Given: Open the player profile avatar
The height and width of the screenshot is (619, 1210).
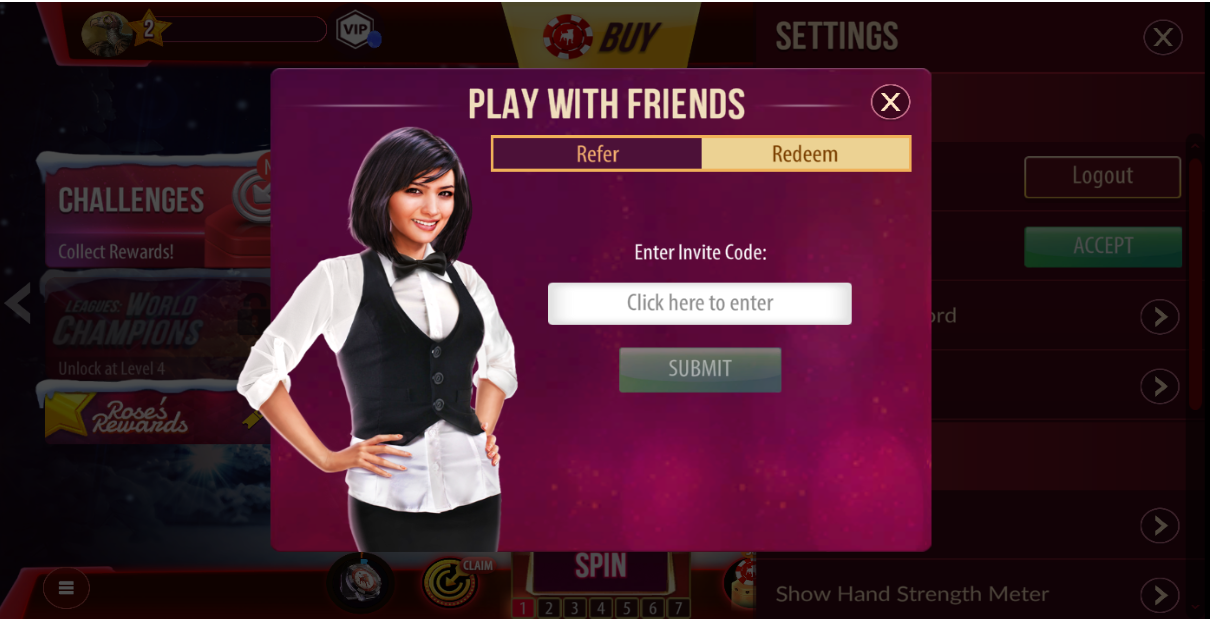Looking at the screenshot, I should [x=106, y=32].
